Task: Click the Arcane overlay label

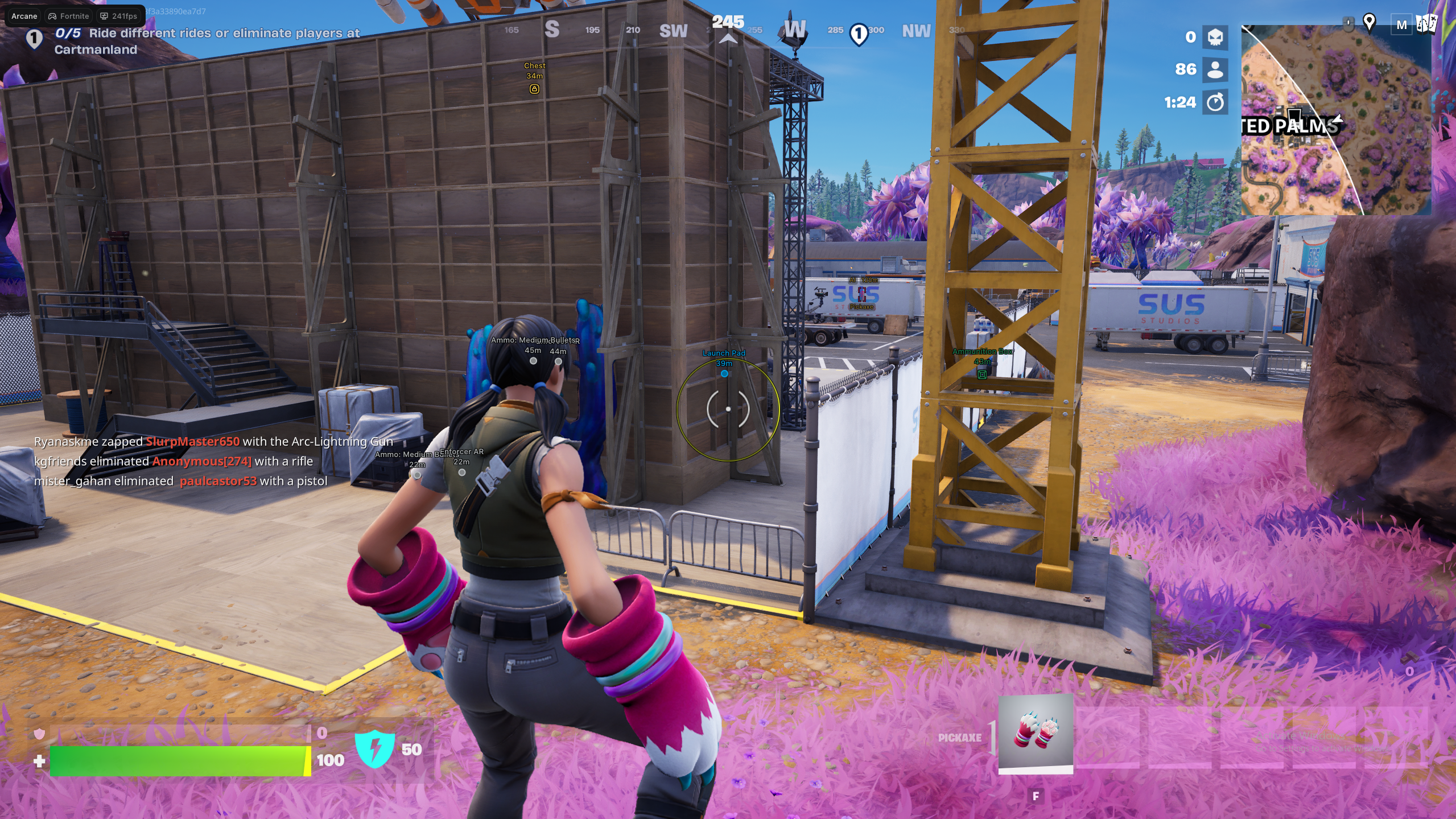Action: pyautogui.click(x=24, y=16)
